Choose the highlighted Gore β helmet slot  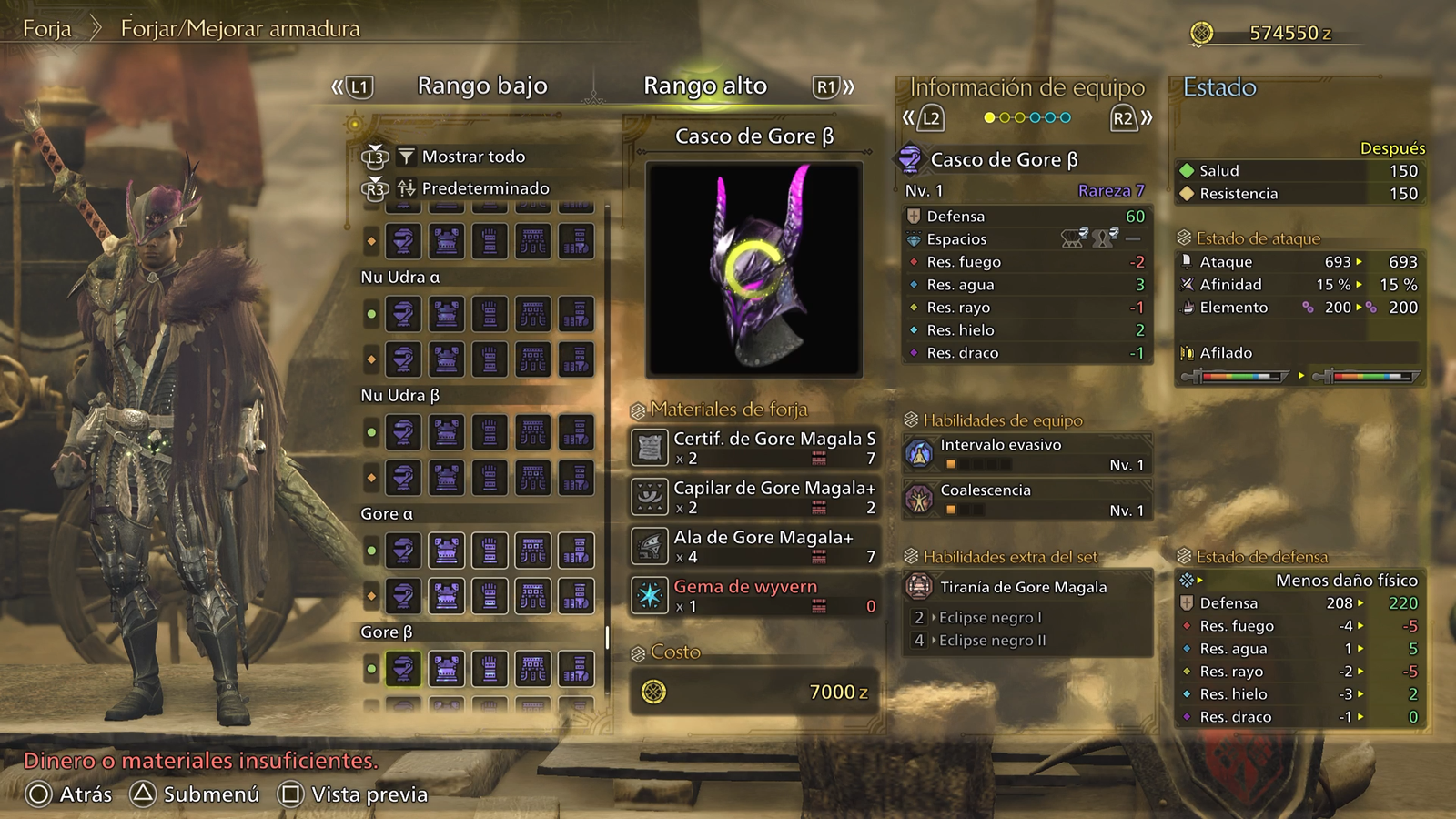[403, 669]
